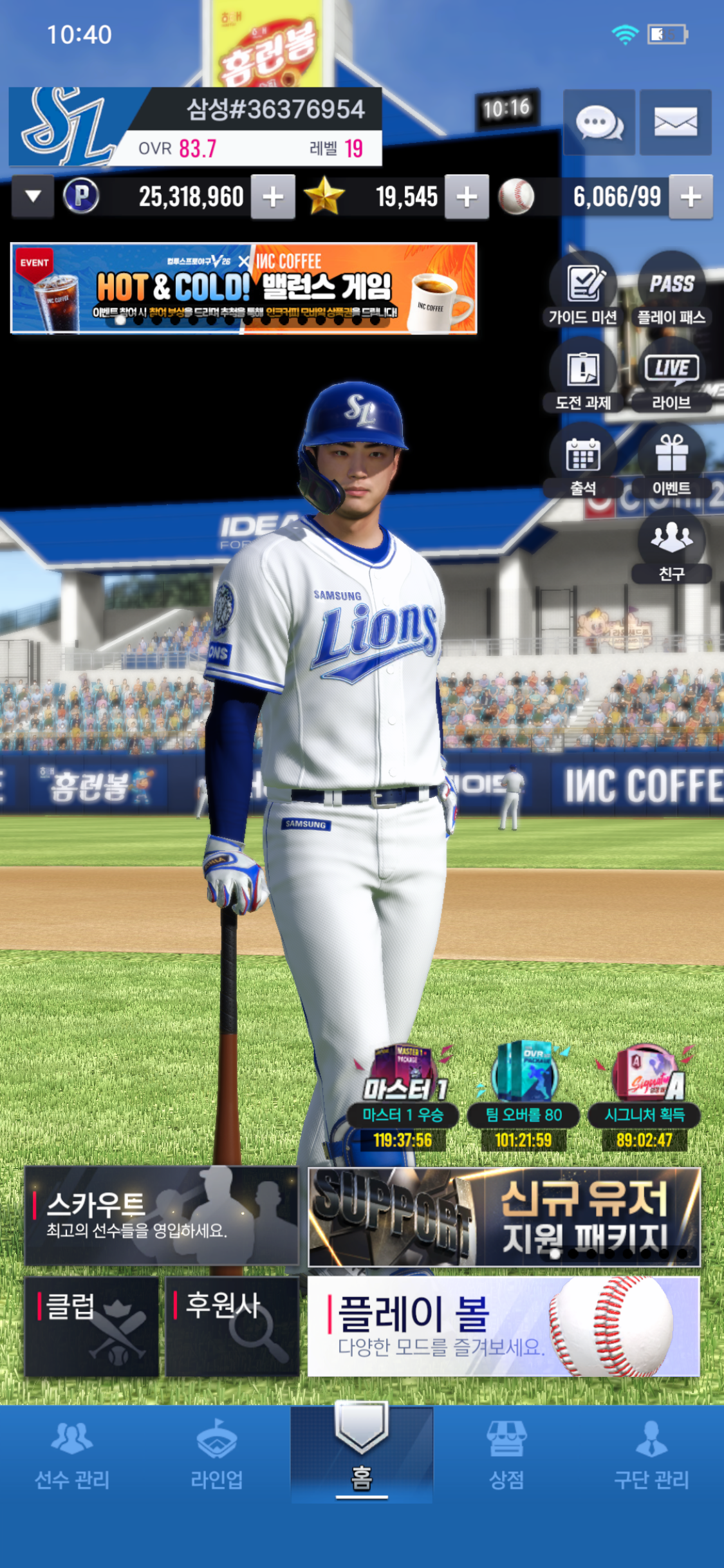Open the 클럽 club menu

tap(91, 1327)
